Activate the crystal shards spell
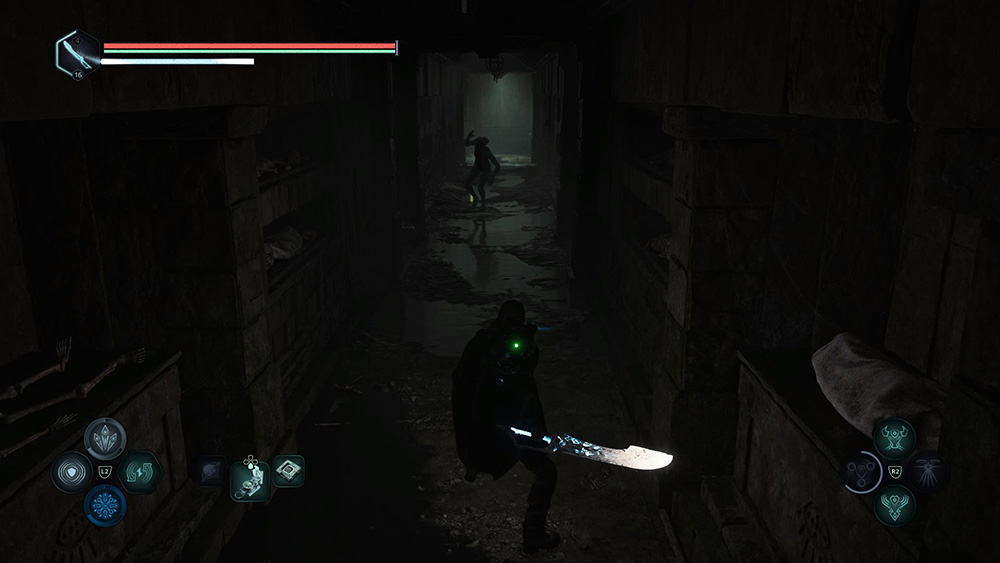 point(103,438)
